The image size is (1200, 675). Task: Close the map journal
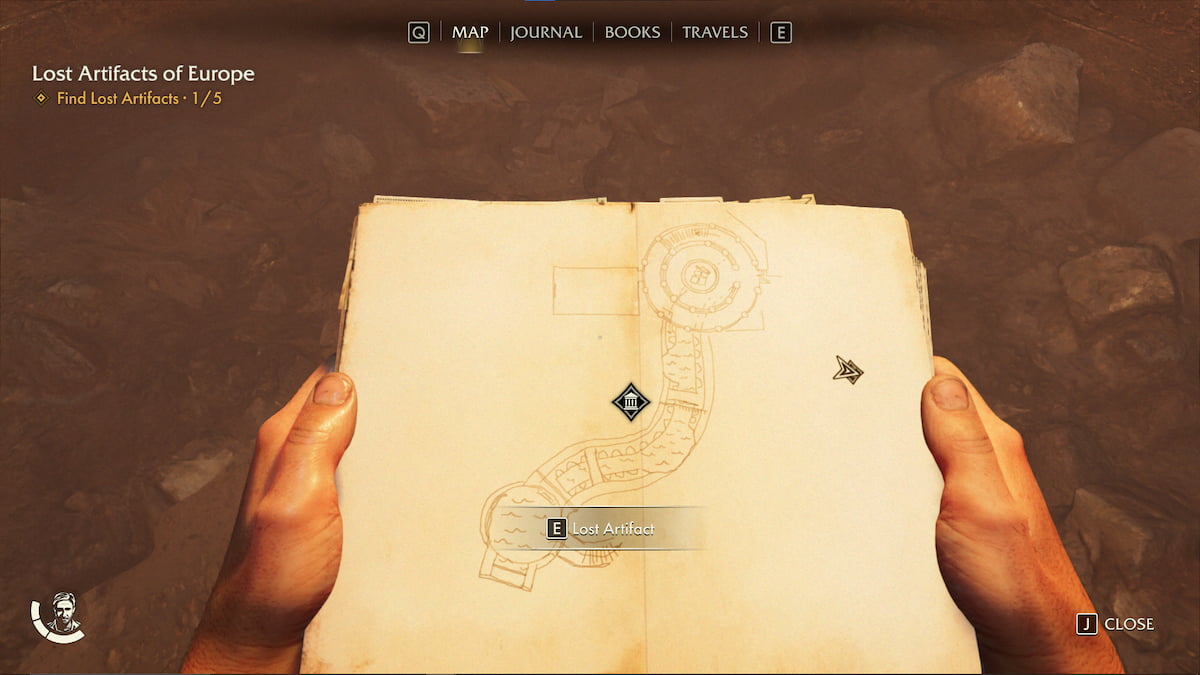[1116, 624]
